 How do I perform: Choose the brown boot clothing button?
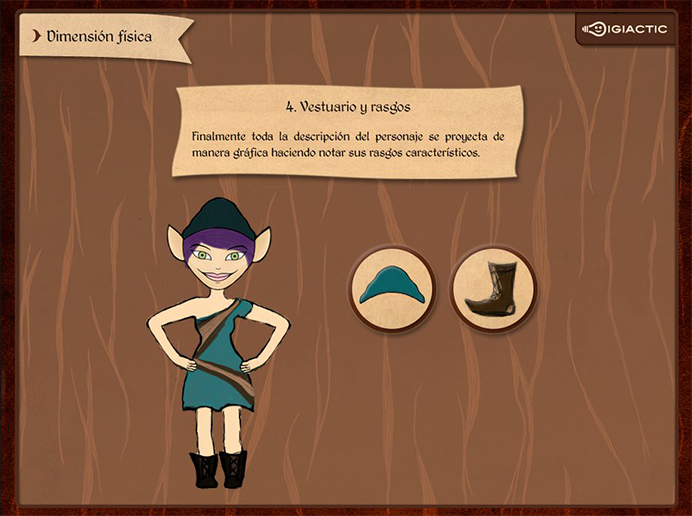pos(494,288)
